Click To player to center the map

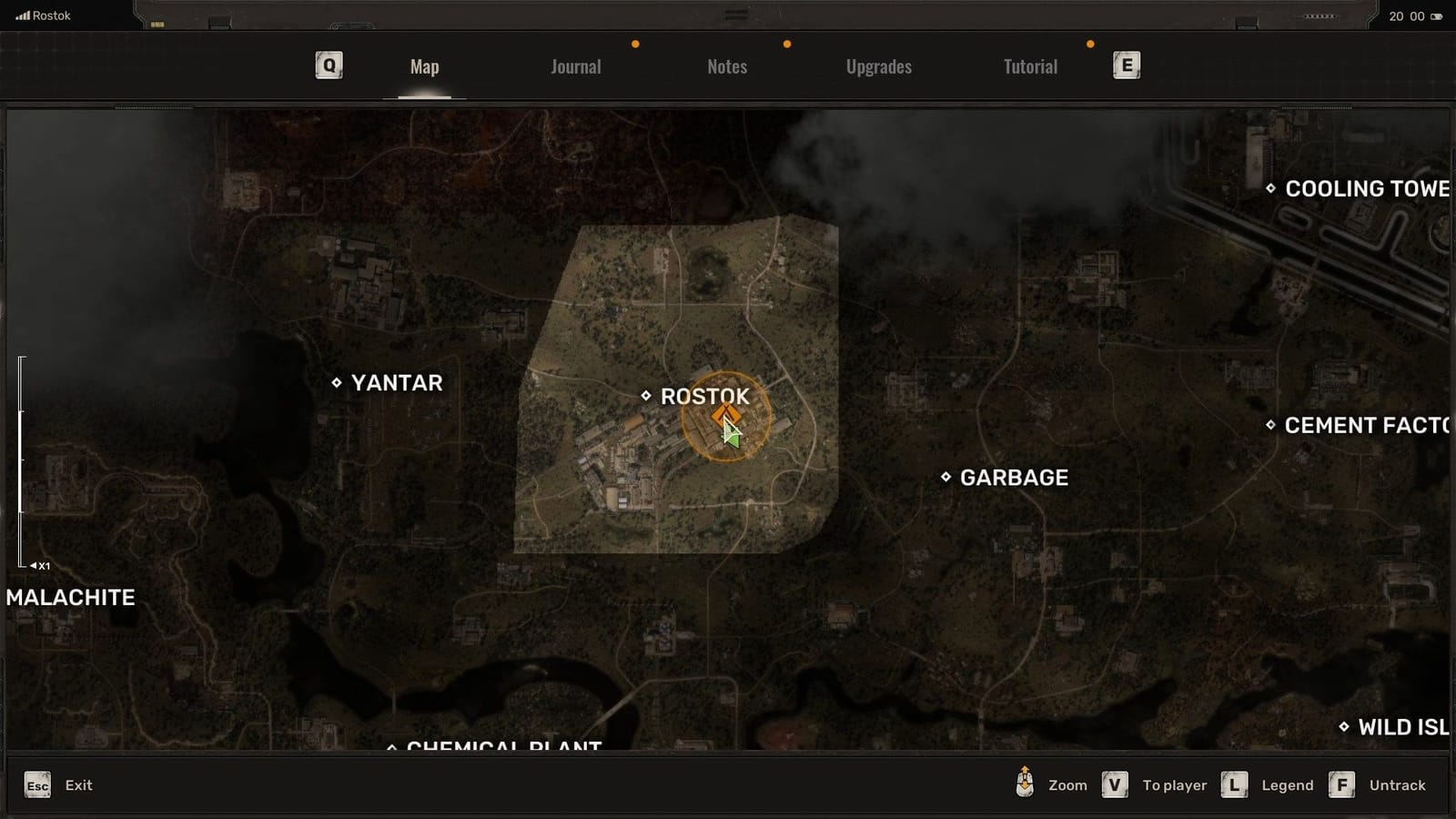(x=1174, y=784)
